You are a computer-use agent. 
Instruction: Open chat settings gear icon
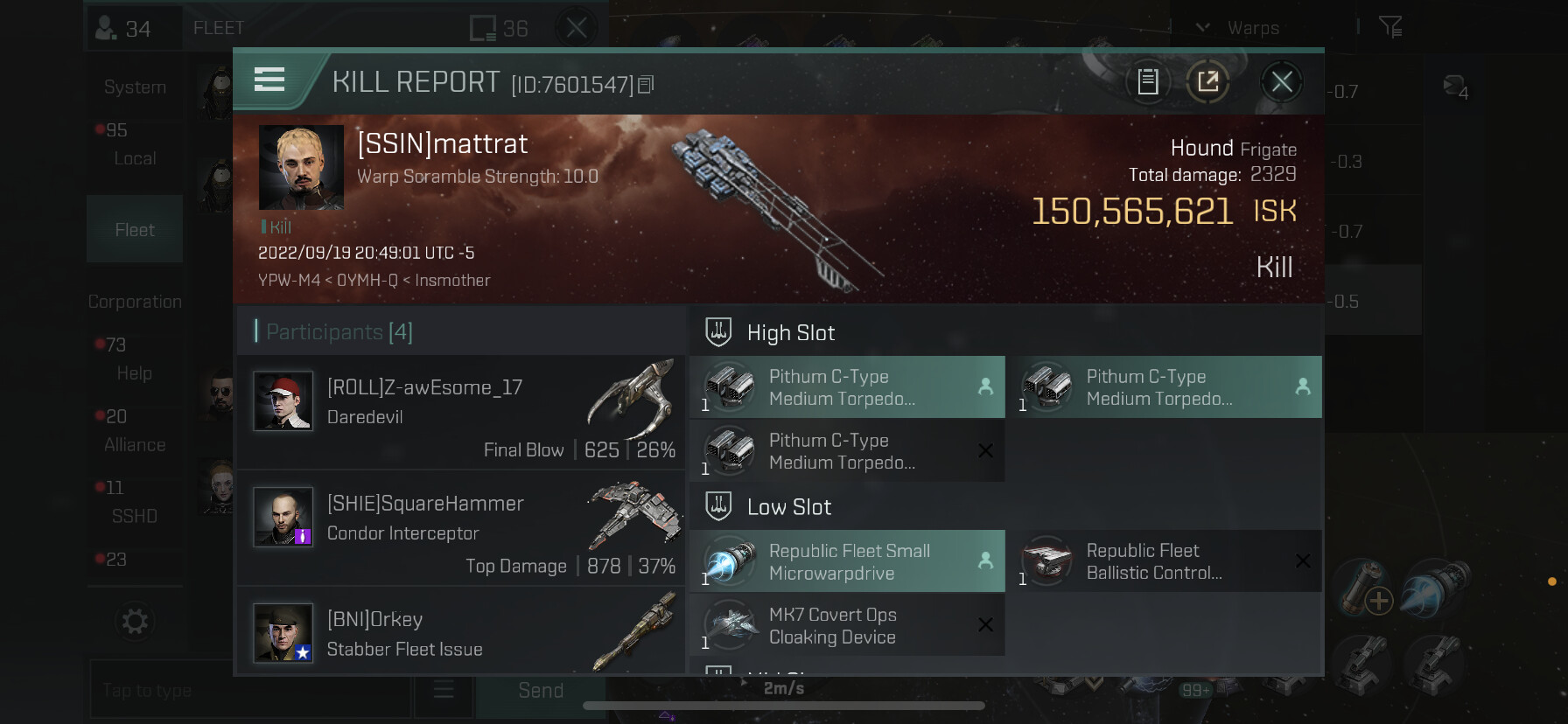click(x=135, y=622)
